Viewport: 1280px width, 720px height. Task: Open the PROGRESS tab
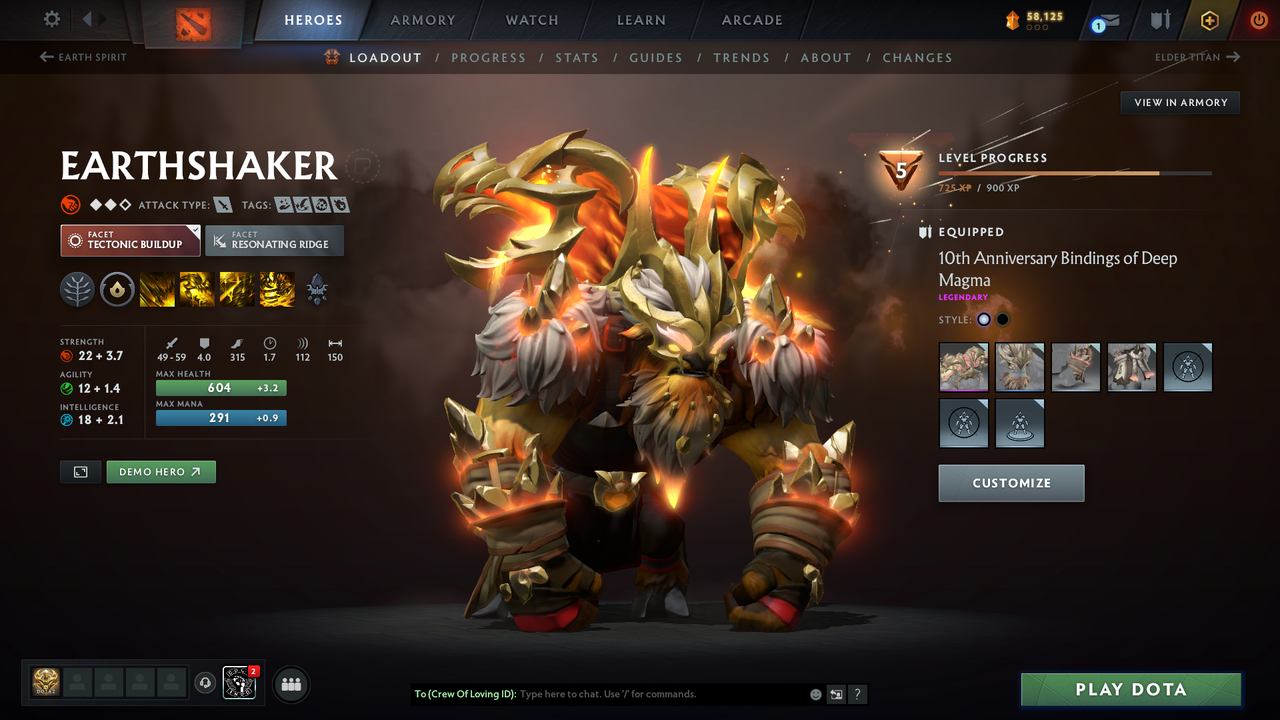point(489,57)
